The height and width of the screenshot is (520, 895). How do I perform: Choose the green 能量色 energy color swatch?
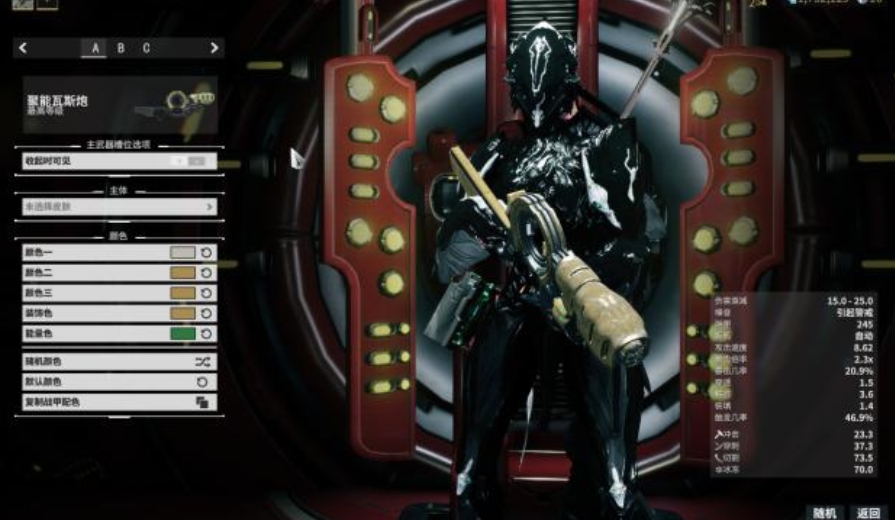tap(183, 333)
